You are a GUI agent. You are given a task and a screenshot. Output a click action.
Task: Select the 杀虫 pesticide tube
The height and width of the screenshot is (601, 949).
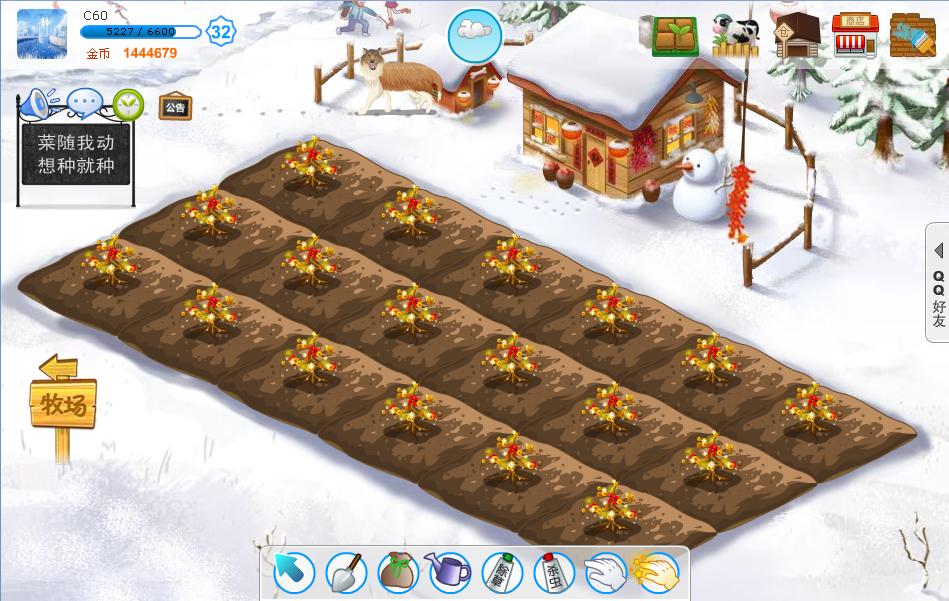(x=553, y=573)
